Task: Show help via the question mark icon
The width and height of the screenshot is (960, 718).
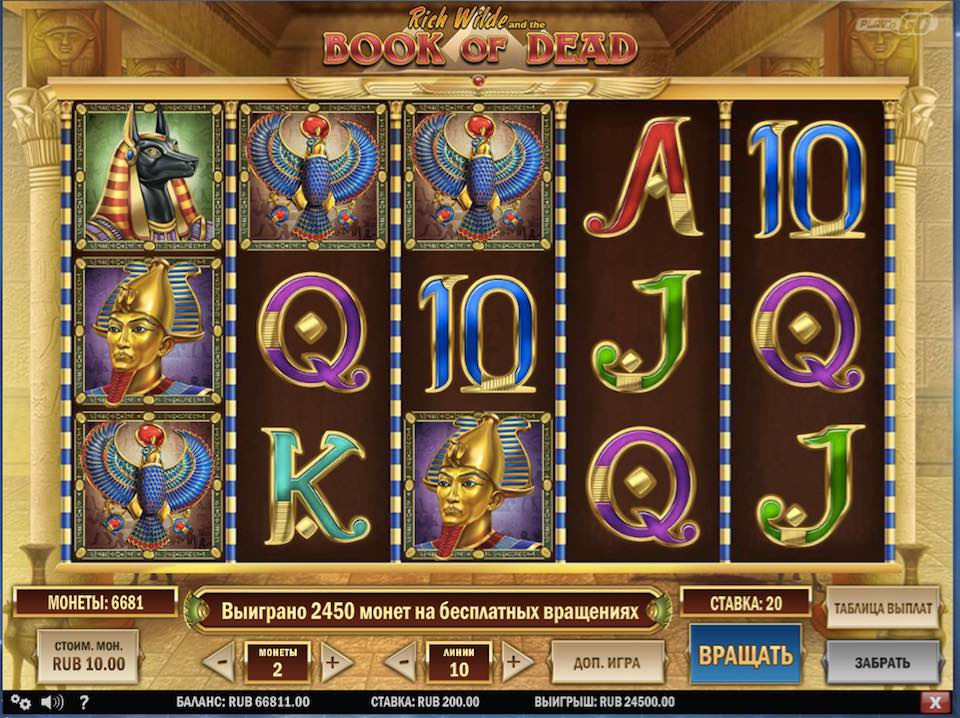Action: point(84,702)
